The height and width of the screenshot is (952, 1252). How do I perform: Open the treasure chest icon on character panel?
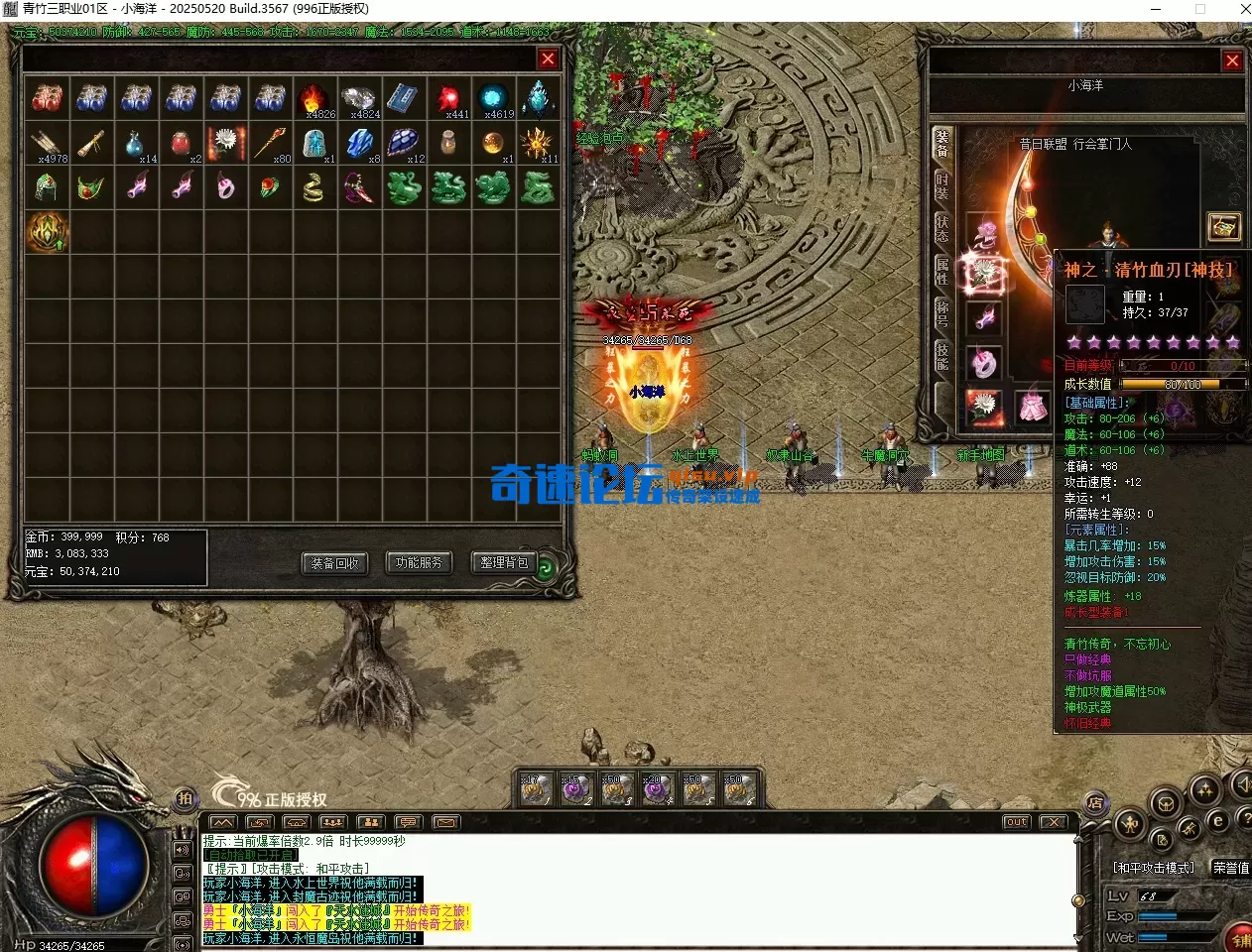(1224, 227)
